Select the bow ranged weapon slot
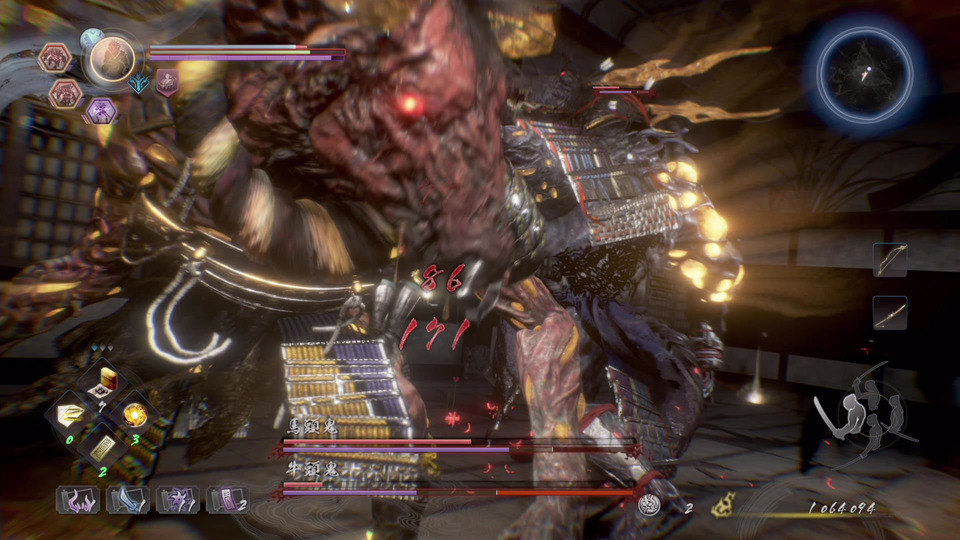The height and width of the screenshot is (540, 960). pos(890,260)
